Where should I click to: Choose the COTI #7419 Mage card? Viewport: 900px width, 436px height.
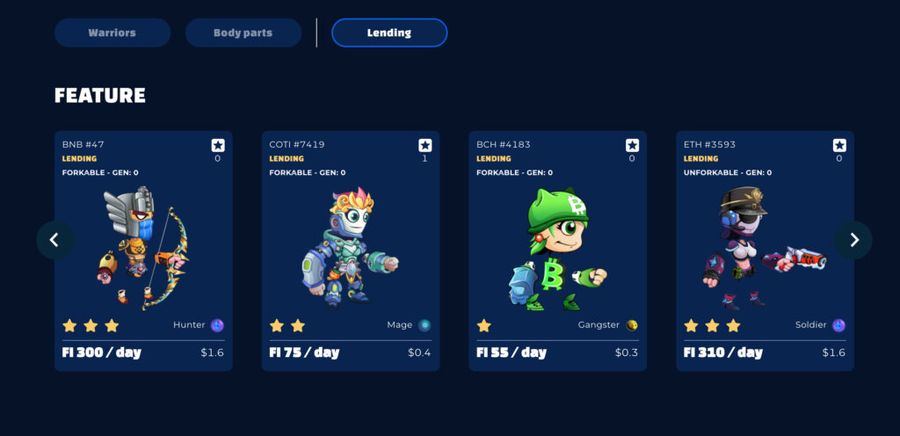click(350, 250)
